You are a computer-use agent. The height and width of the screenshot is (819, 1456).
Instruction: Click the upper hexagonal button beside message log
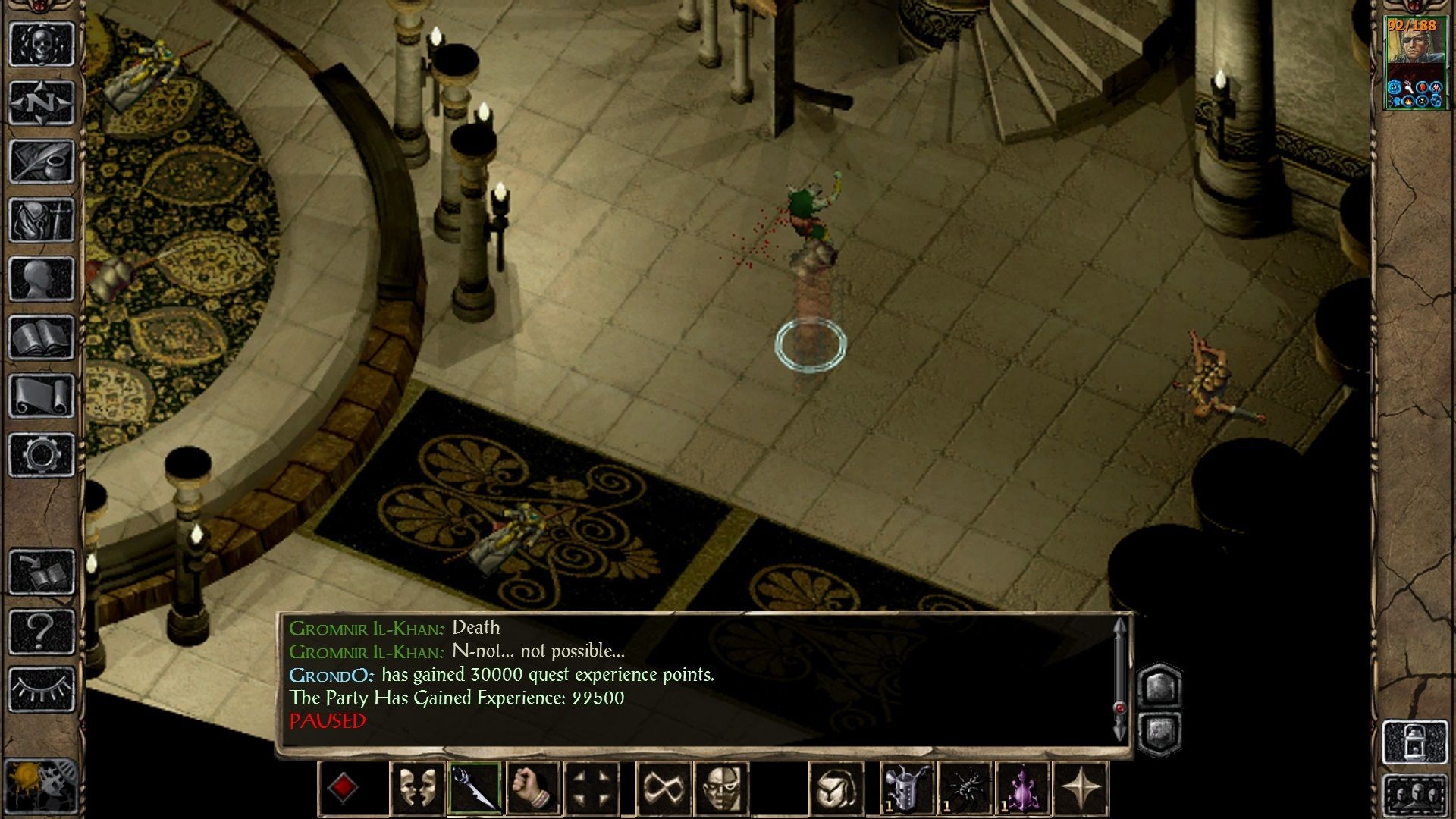click(1160, 686)
